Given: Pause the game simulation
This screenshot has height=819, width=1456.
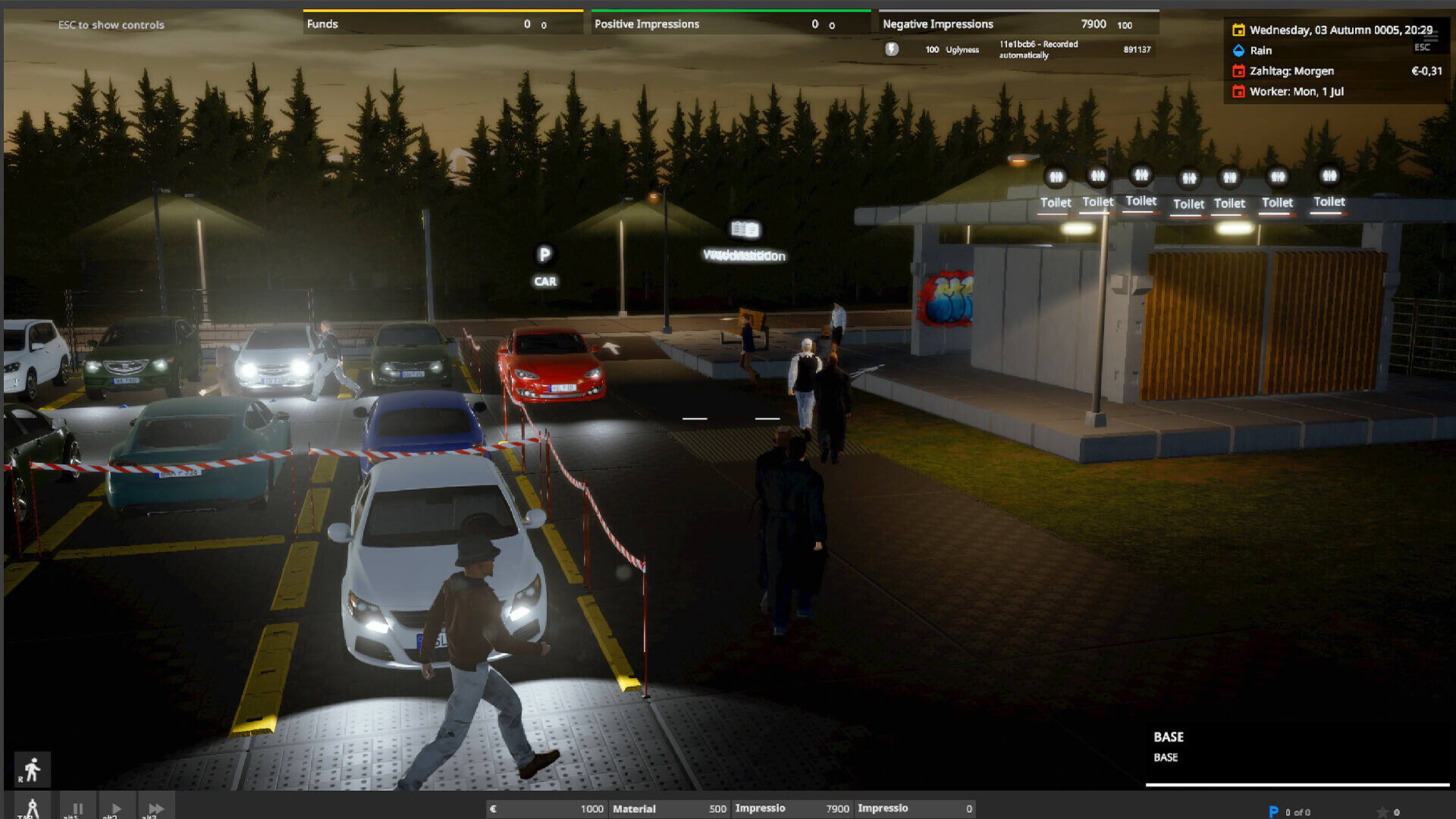Looking at the screenshot, I should (x=77, y=808).
